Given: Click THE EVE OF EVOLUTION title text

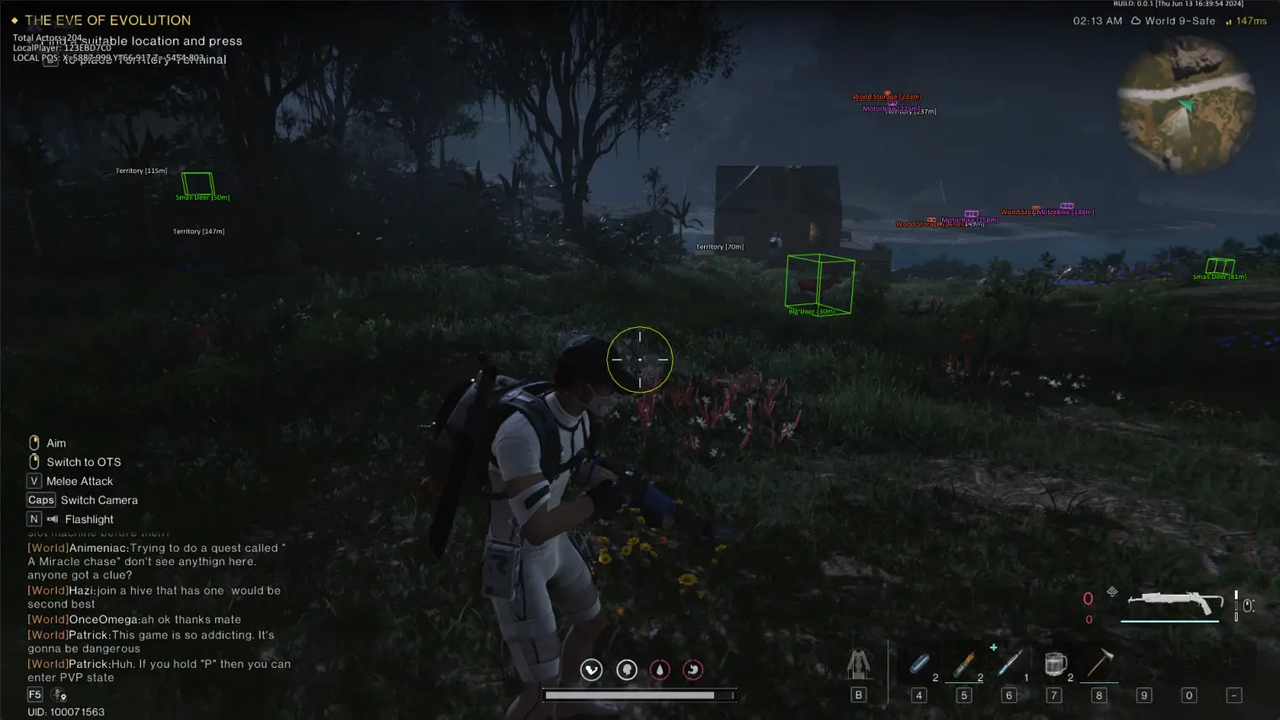Looking at the screenshot, I should [x=108, y=20].
